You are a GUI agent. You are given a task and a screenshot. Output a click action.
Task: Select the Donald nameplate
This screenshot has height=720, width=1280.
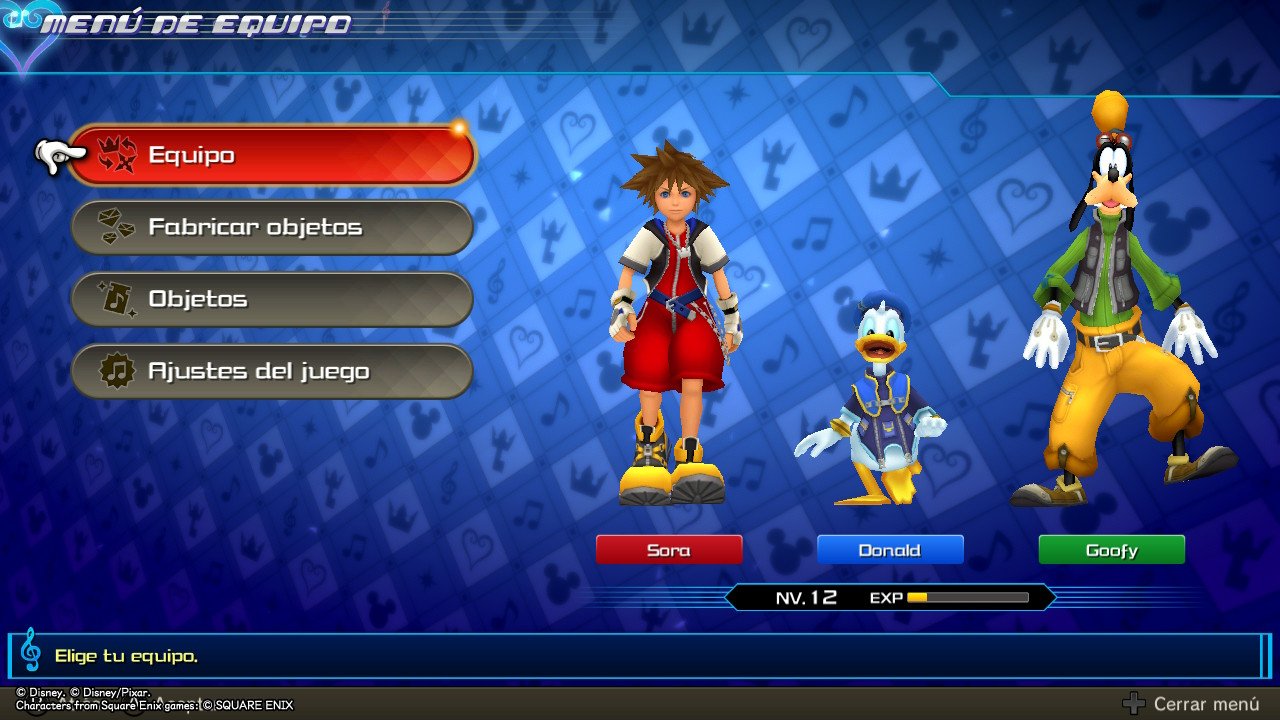890,549
